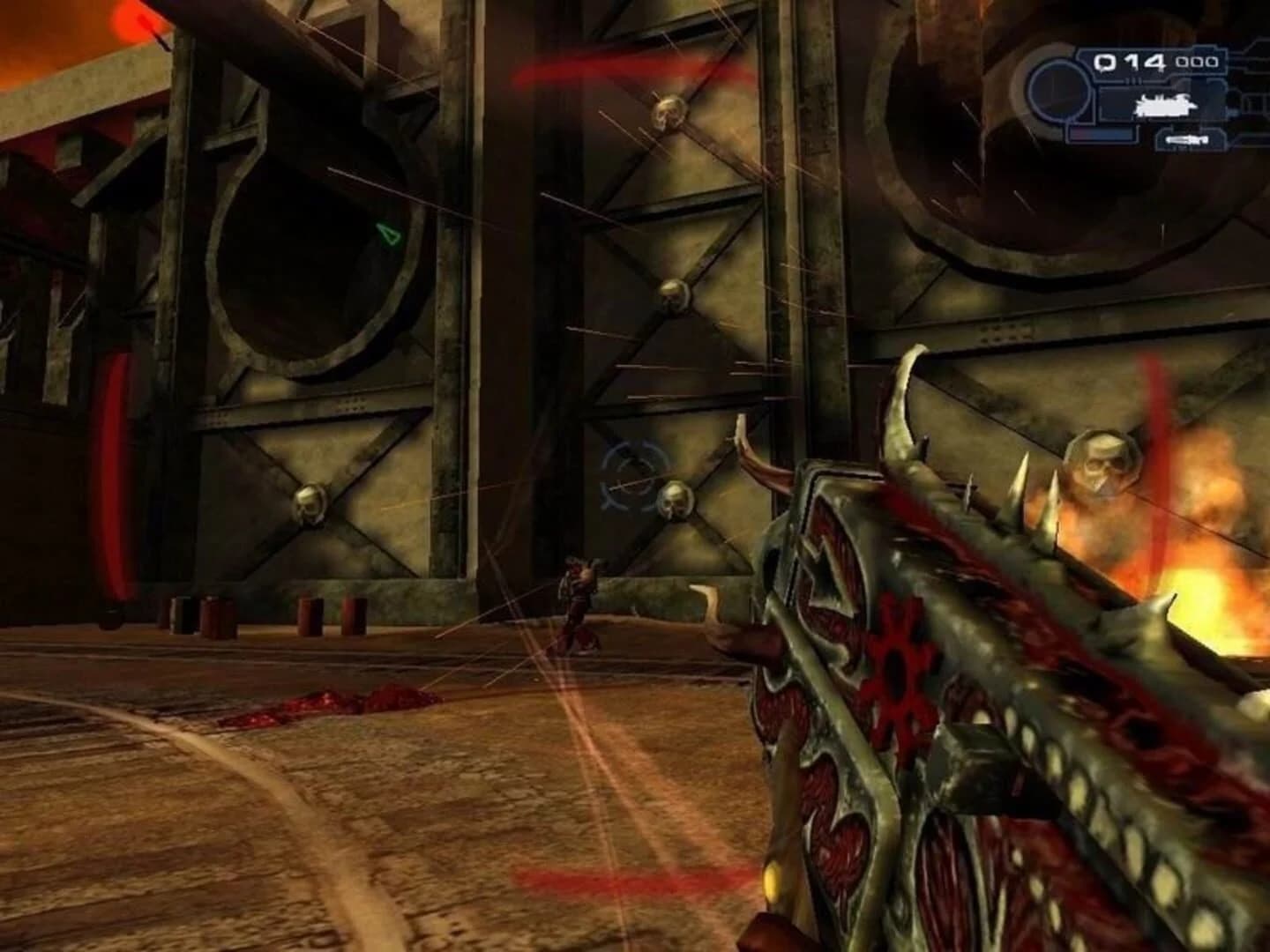Select the weapon silhouette icon in the HUD
This screenshot has width=1270, height=952.
(x=1165, y=105)
